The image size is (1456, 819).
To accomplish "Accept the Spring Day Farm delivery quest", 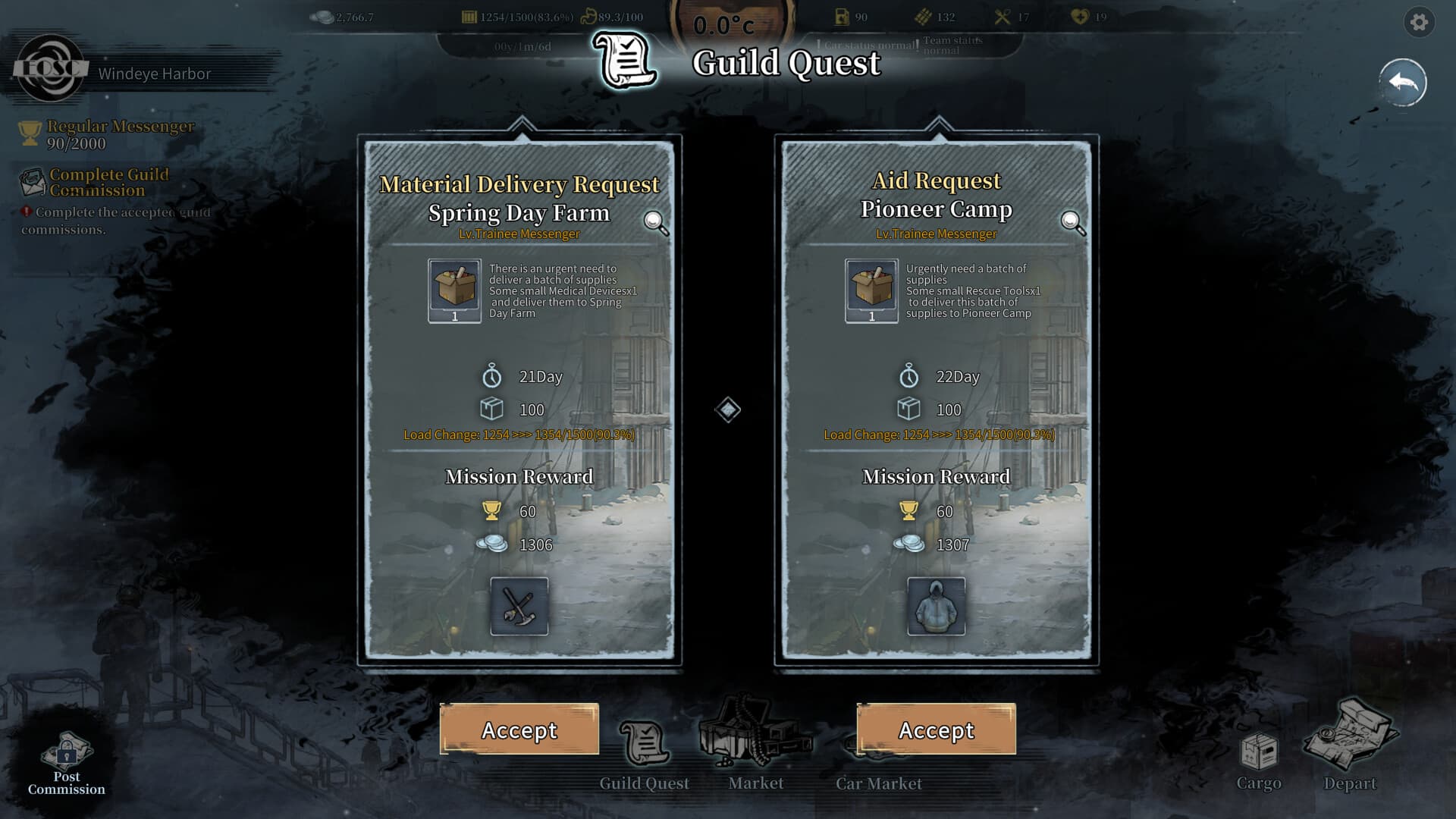I will click(519, 730).
